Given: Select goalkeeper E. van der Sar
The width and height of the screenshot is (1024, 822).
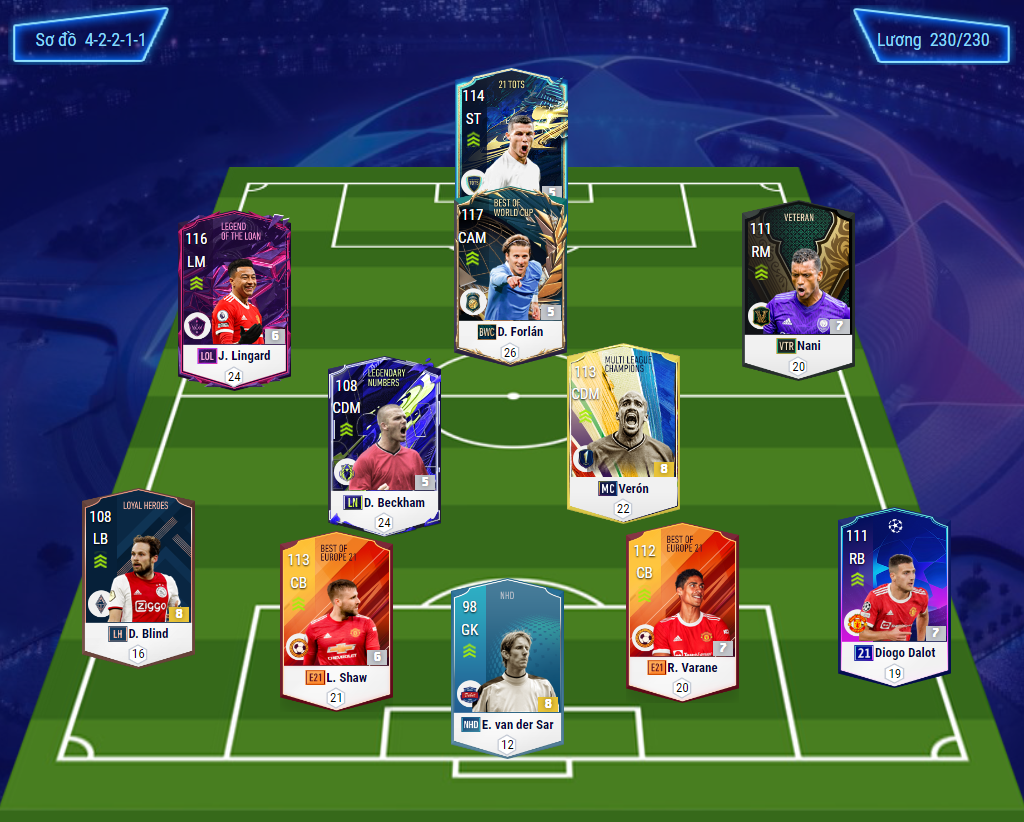Looking at the screenshot, I should point(507,660).
